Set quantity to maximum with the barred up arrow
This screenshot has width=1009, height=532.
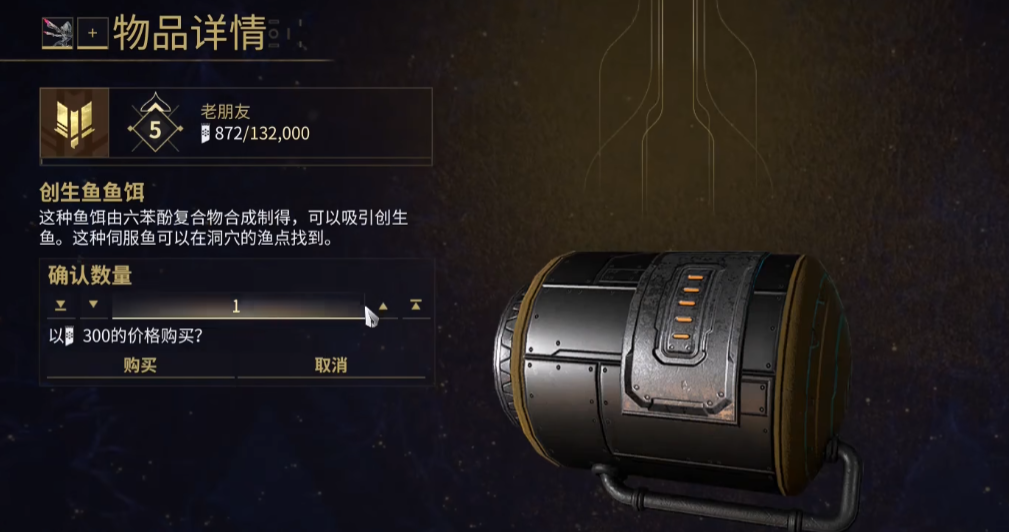[x=416, y=305]
